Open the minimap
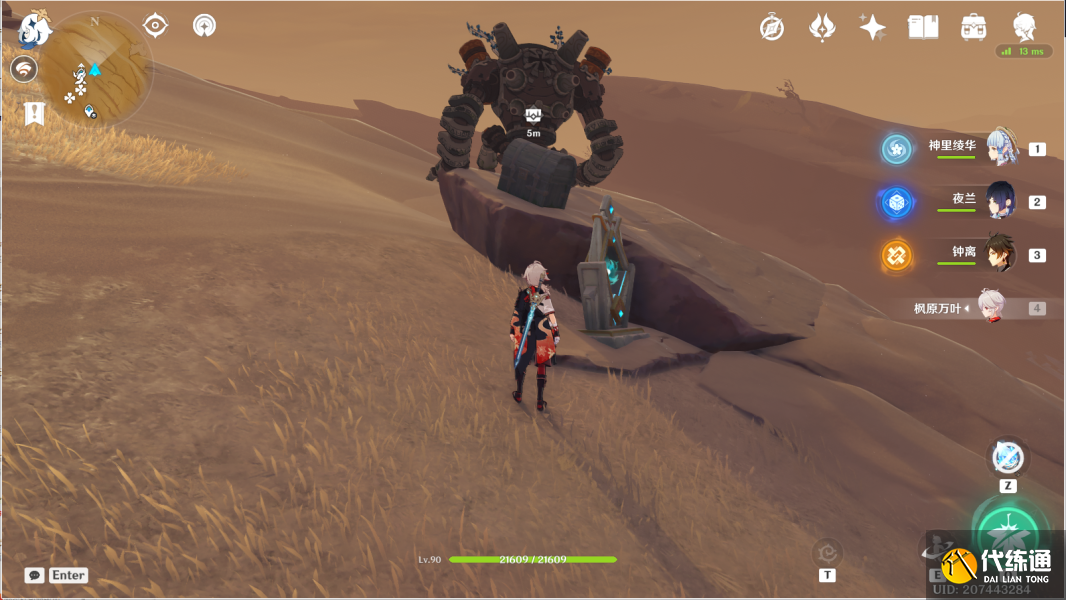Image resolution: width=1066 pixels, height=600 pixels. coord(96,67)
